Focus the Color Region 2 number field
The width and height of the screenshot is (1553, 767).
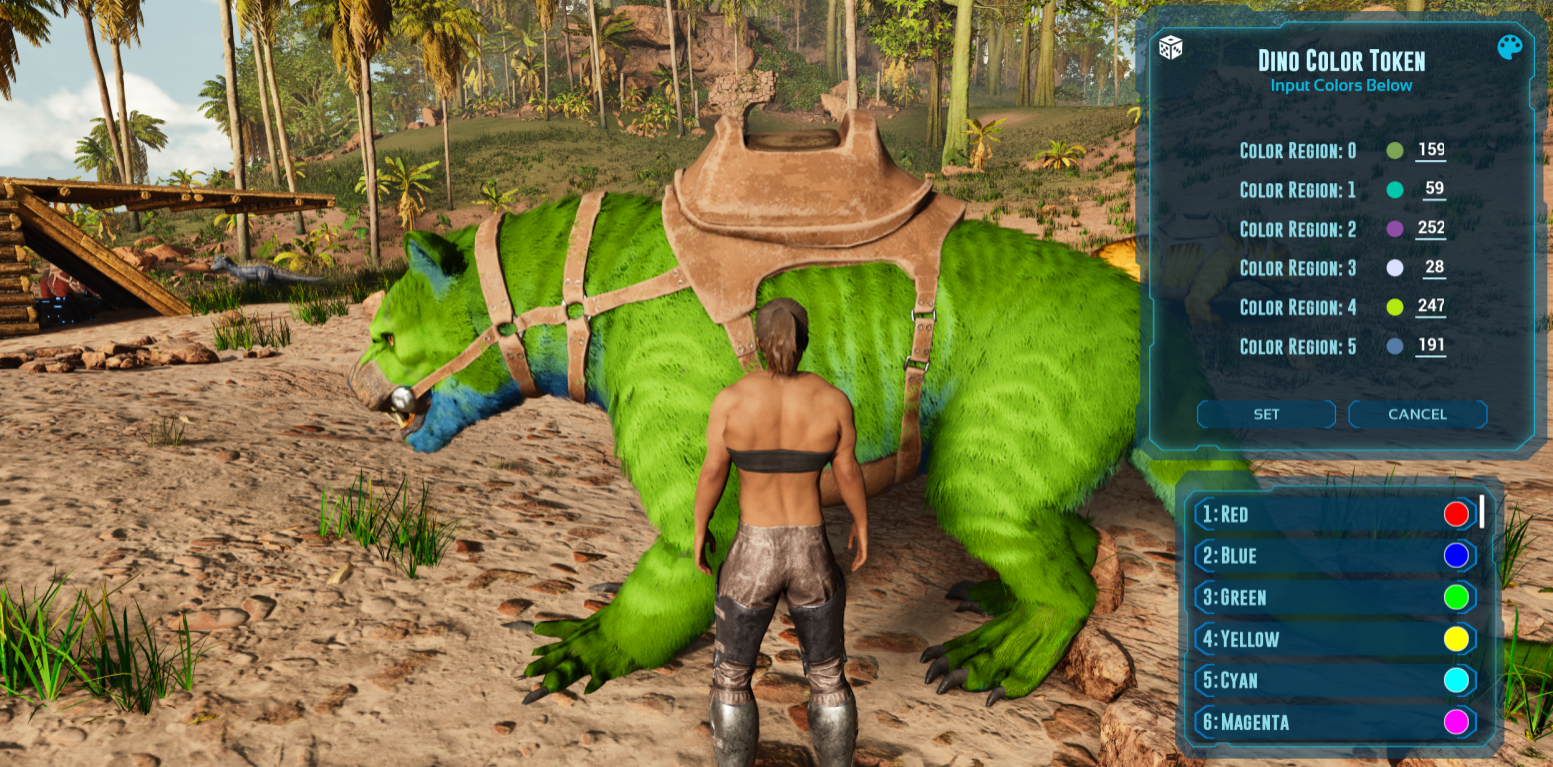coord(1431,228)
